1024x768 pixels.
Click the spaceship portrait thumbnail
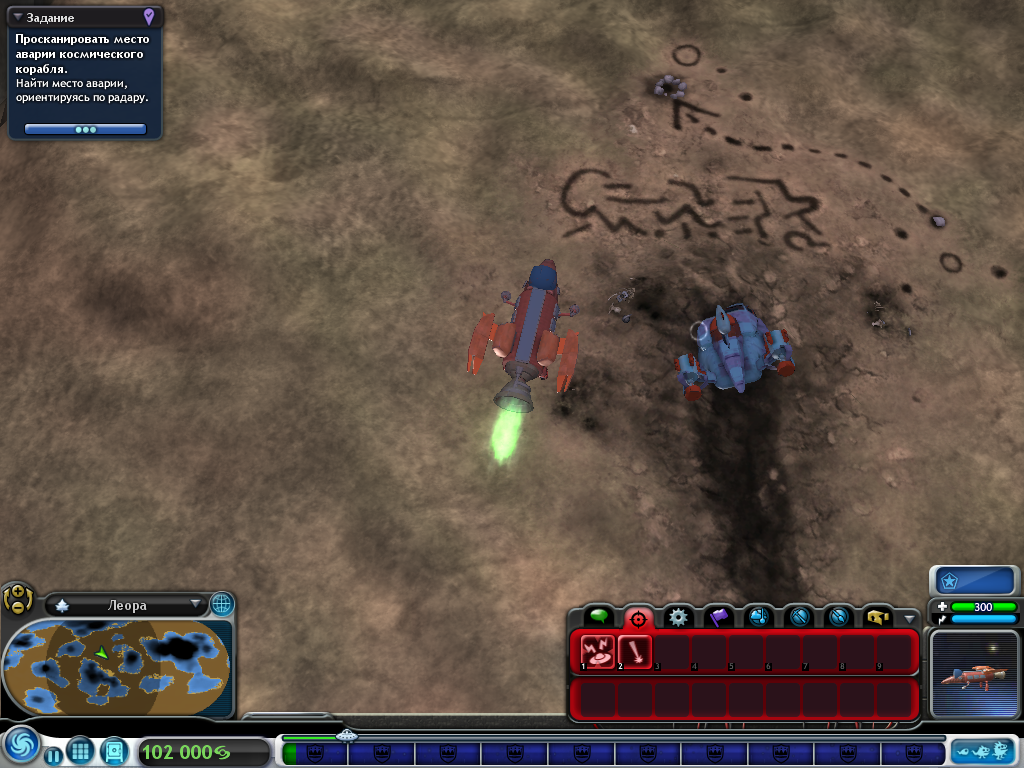click(x=975, y=672)
